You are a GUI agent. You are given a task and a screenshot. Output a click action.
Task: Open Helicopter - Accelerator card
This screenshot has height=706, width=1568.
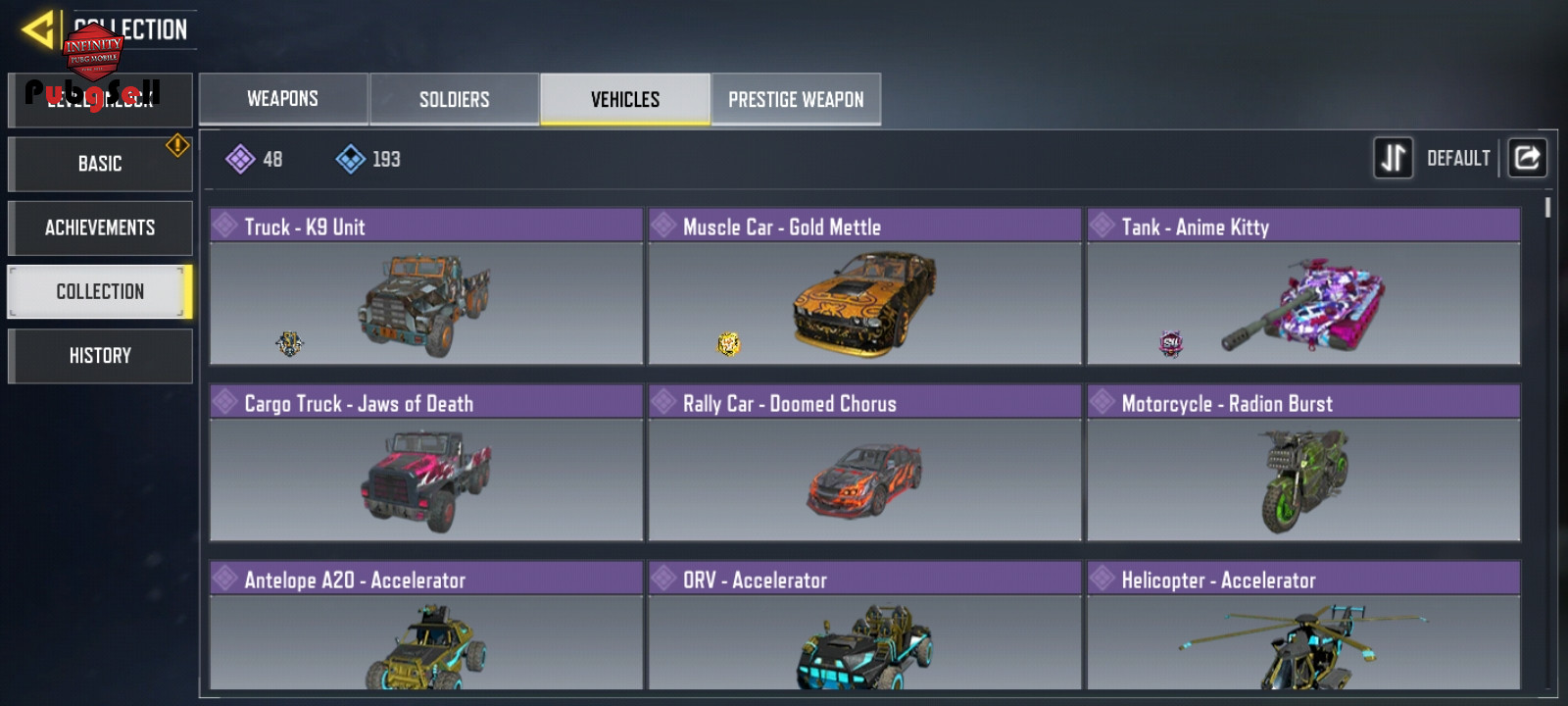(1303, 628)
